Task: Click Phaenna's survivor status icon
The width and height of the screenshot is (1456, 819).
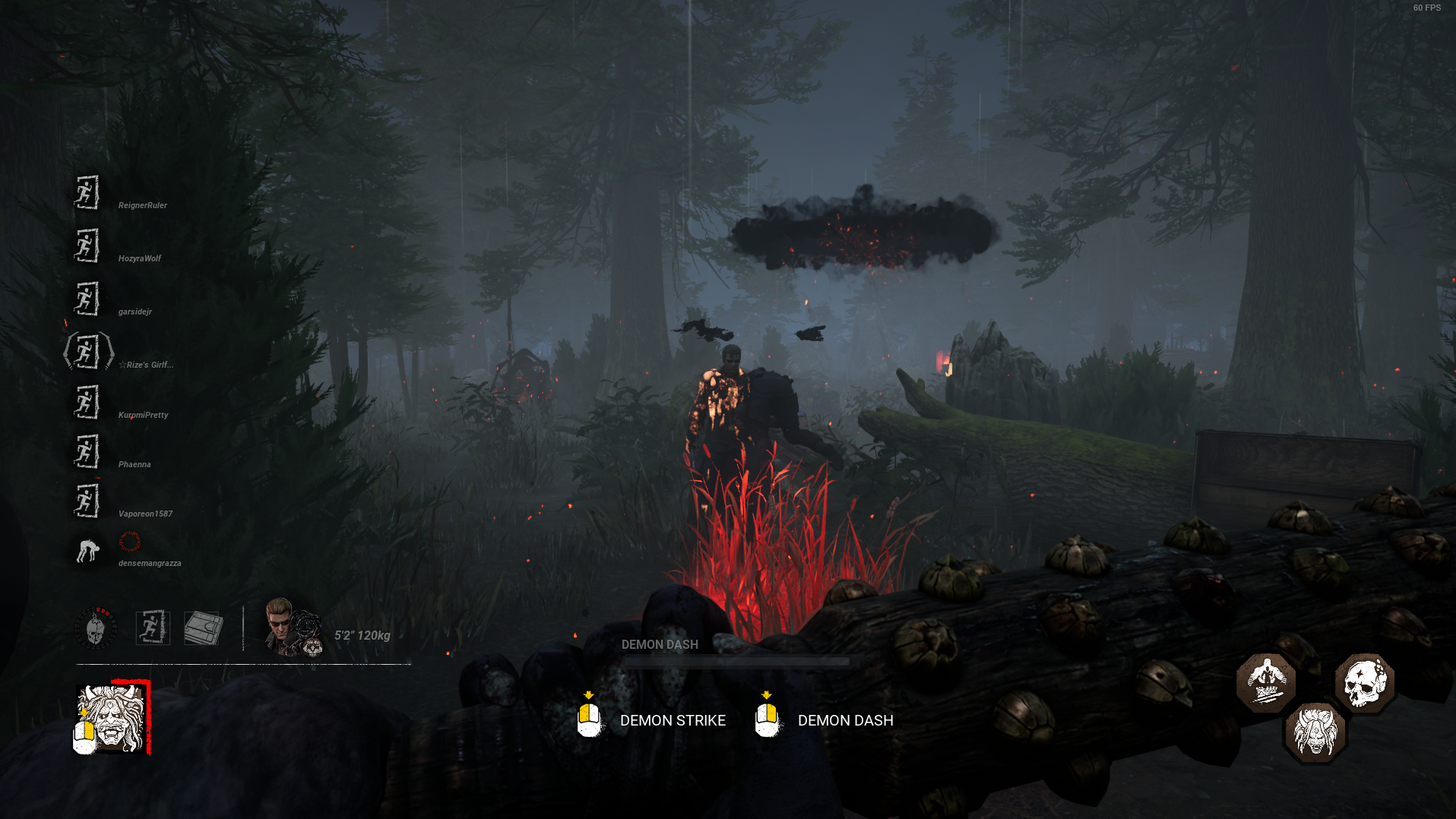Action: coord(87,451)
